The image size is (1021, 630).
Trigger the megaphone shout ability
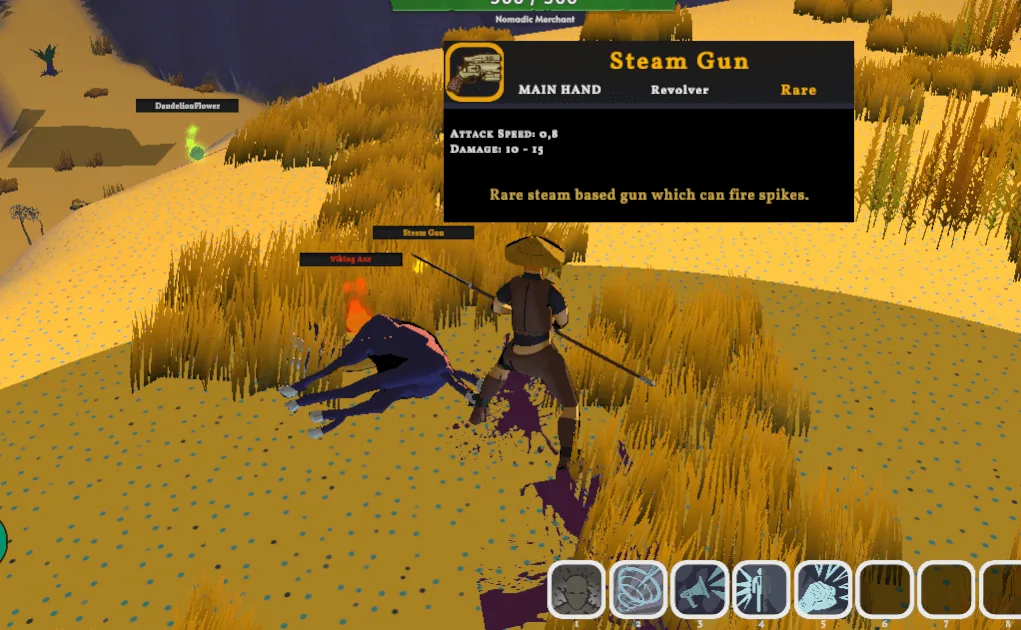pyautogui.click(x=700, y=589)
